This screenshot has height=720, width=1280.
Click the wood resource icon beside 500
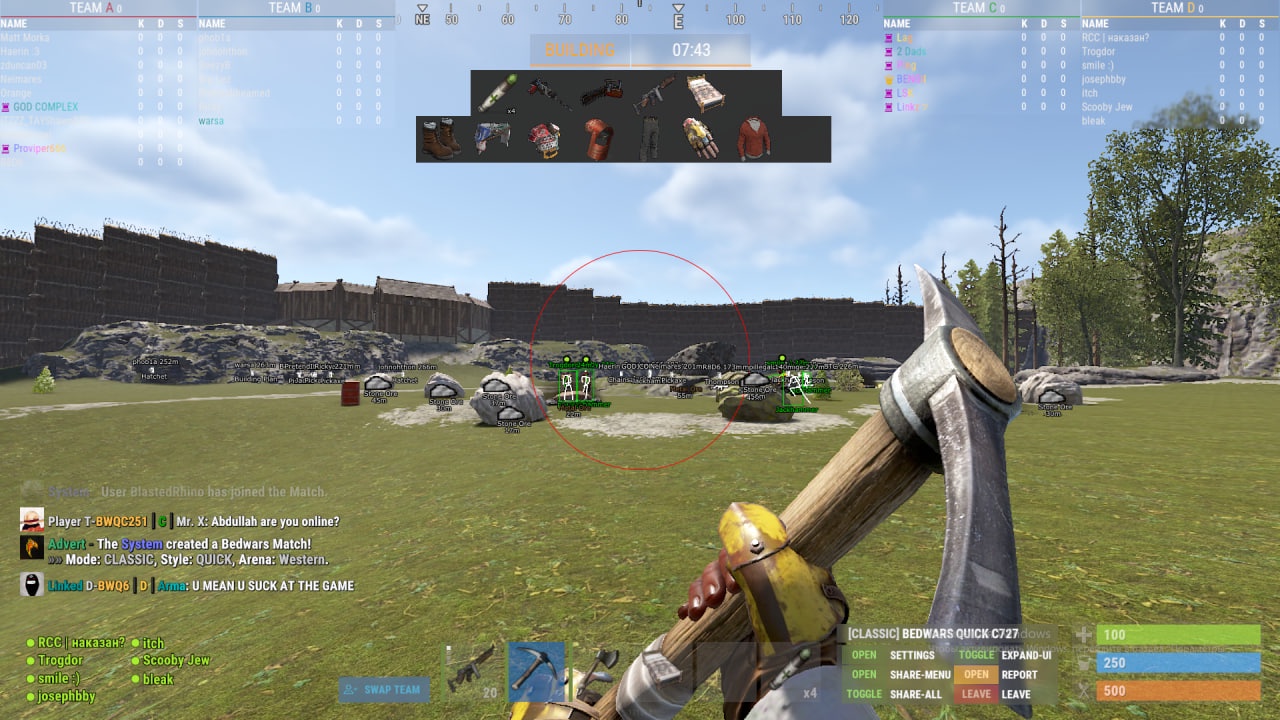click(1085, 691)
